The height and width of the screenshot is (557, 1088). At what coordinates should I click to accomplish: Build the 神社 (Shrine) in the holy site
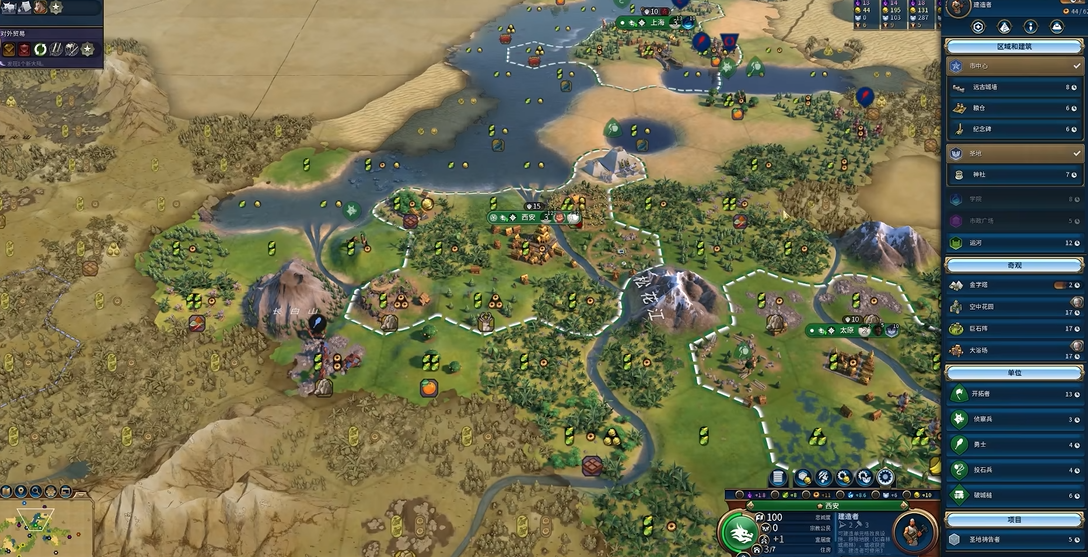coord(1010,175)
